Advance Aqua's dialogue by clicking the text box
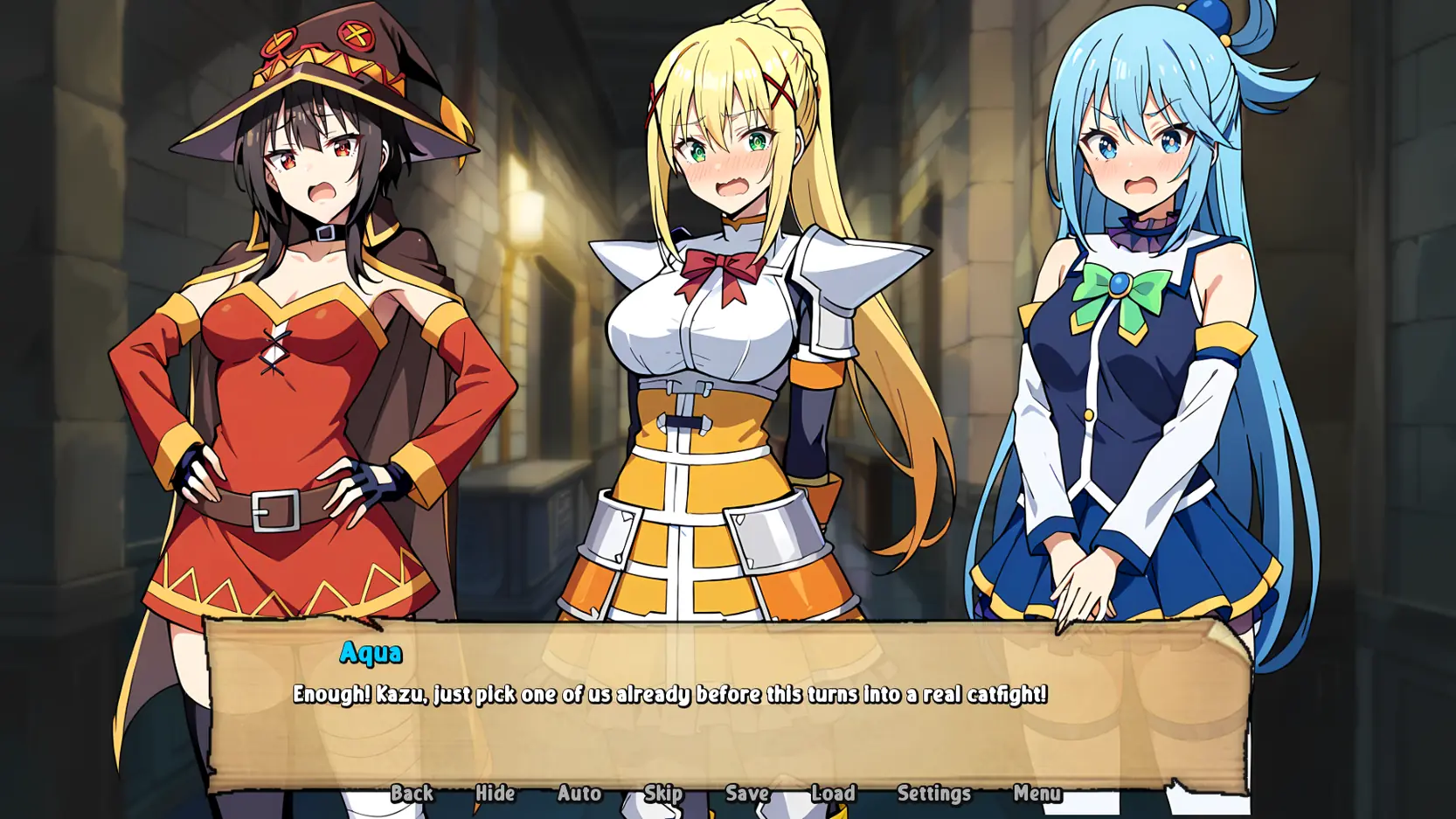The height and width of the screenshot is (819, 1456). pyautogui.click(x=725, y=725)
